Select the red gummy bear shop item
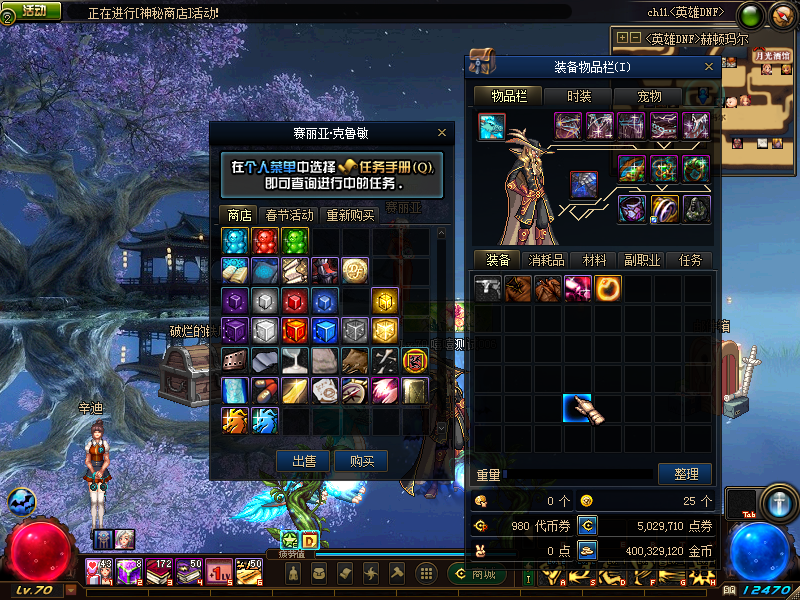 264,241
